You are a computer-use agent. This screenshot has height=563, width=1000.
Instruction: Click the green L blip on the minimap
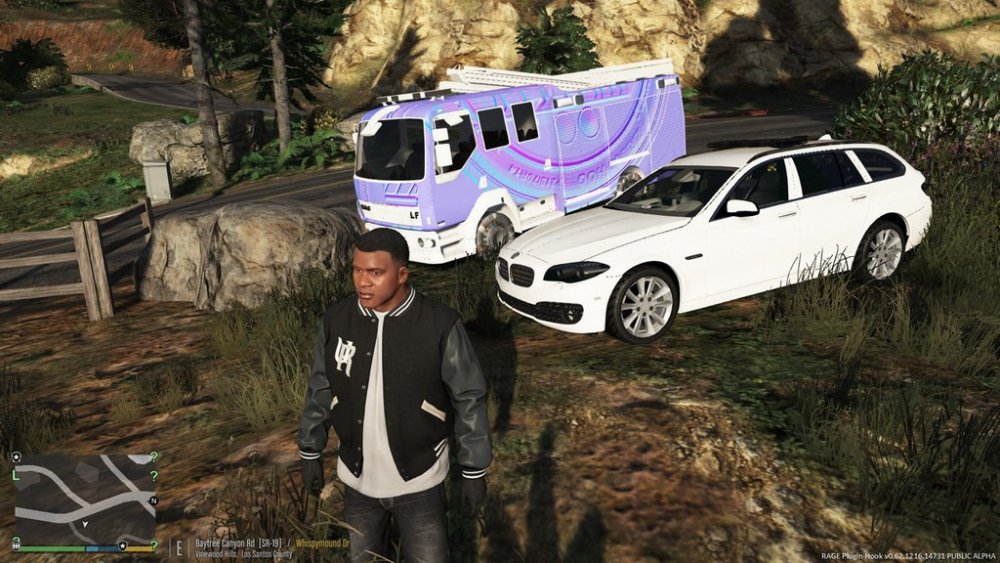tap(16, 475)
